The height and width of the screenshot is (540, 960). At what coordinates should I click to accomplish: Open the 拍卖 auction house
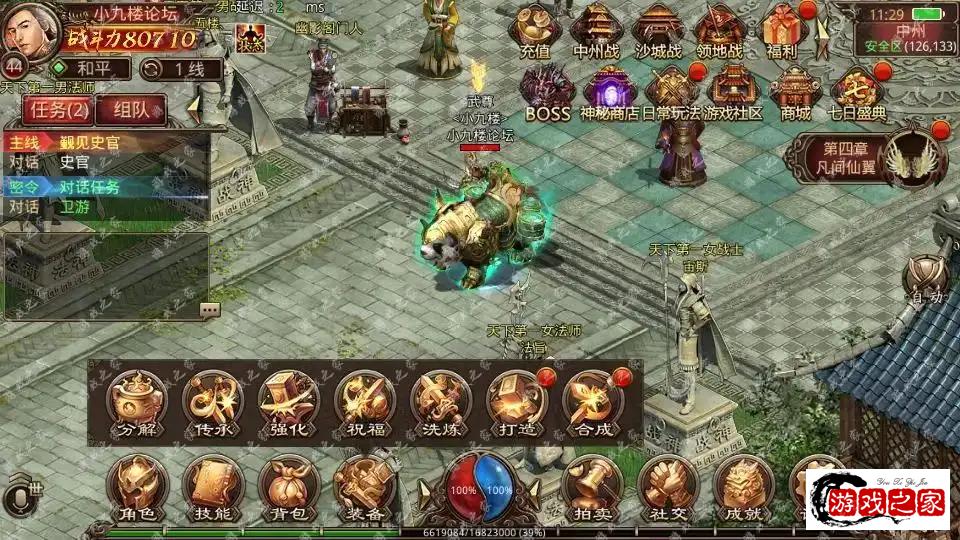(591, 488)
